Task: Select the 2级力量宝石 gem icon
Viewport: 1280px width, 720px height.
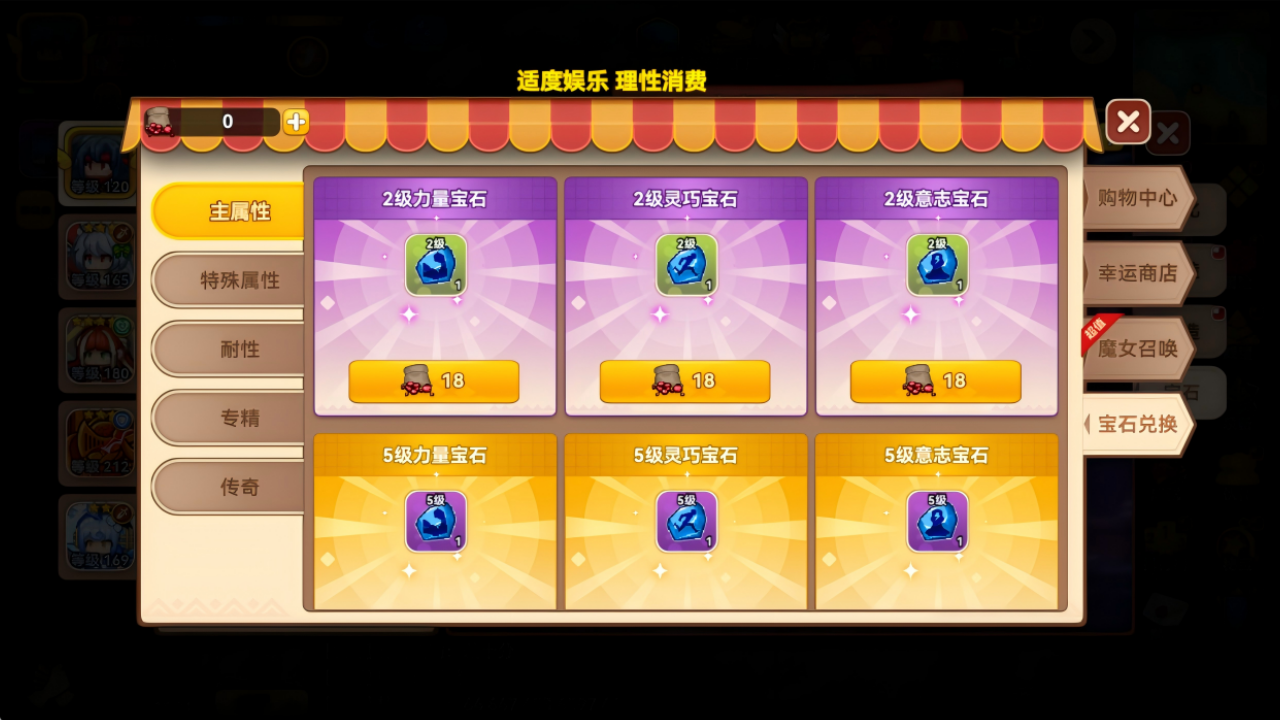Action: click(x=436, y=263)
